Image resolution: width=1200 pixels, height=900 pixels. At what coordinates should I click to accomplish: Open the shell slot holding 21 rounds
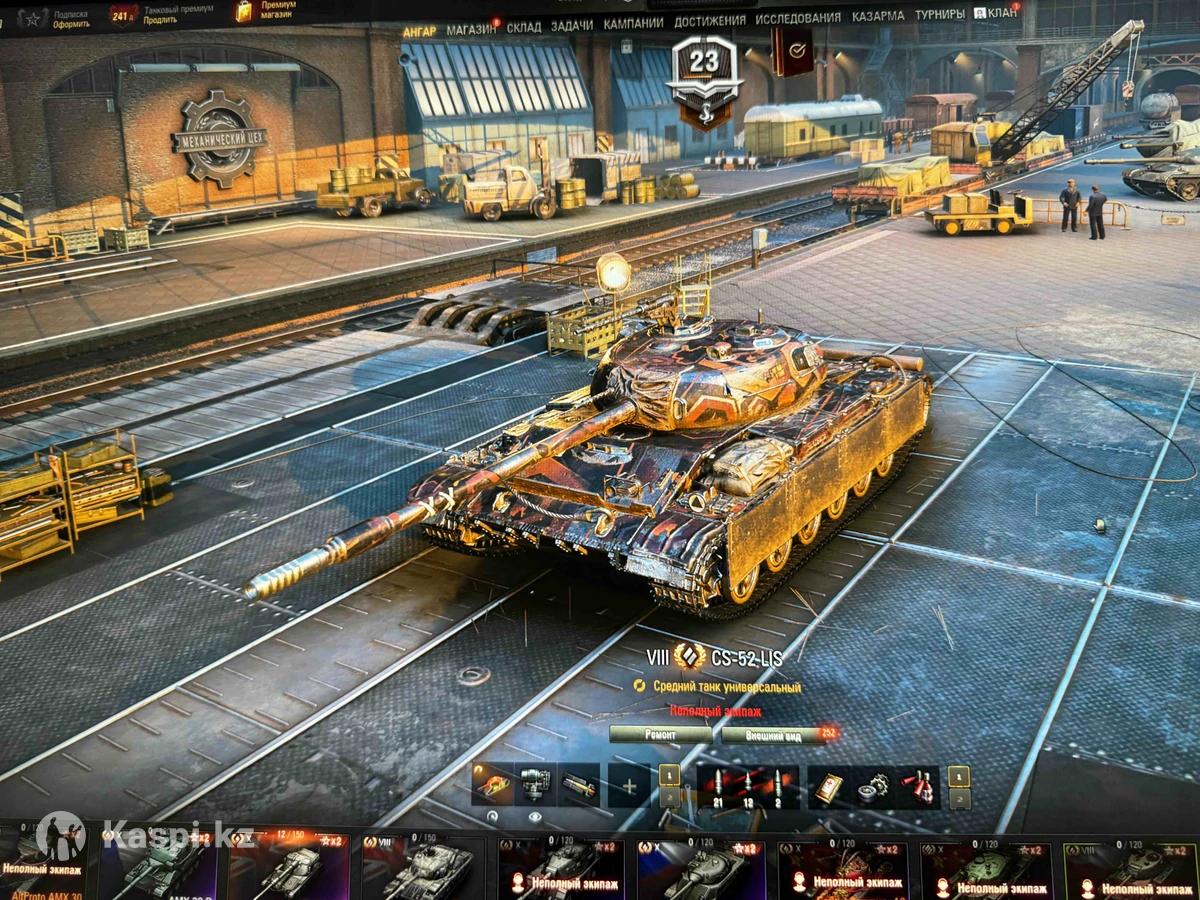[x=716, y=786]
